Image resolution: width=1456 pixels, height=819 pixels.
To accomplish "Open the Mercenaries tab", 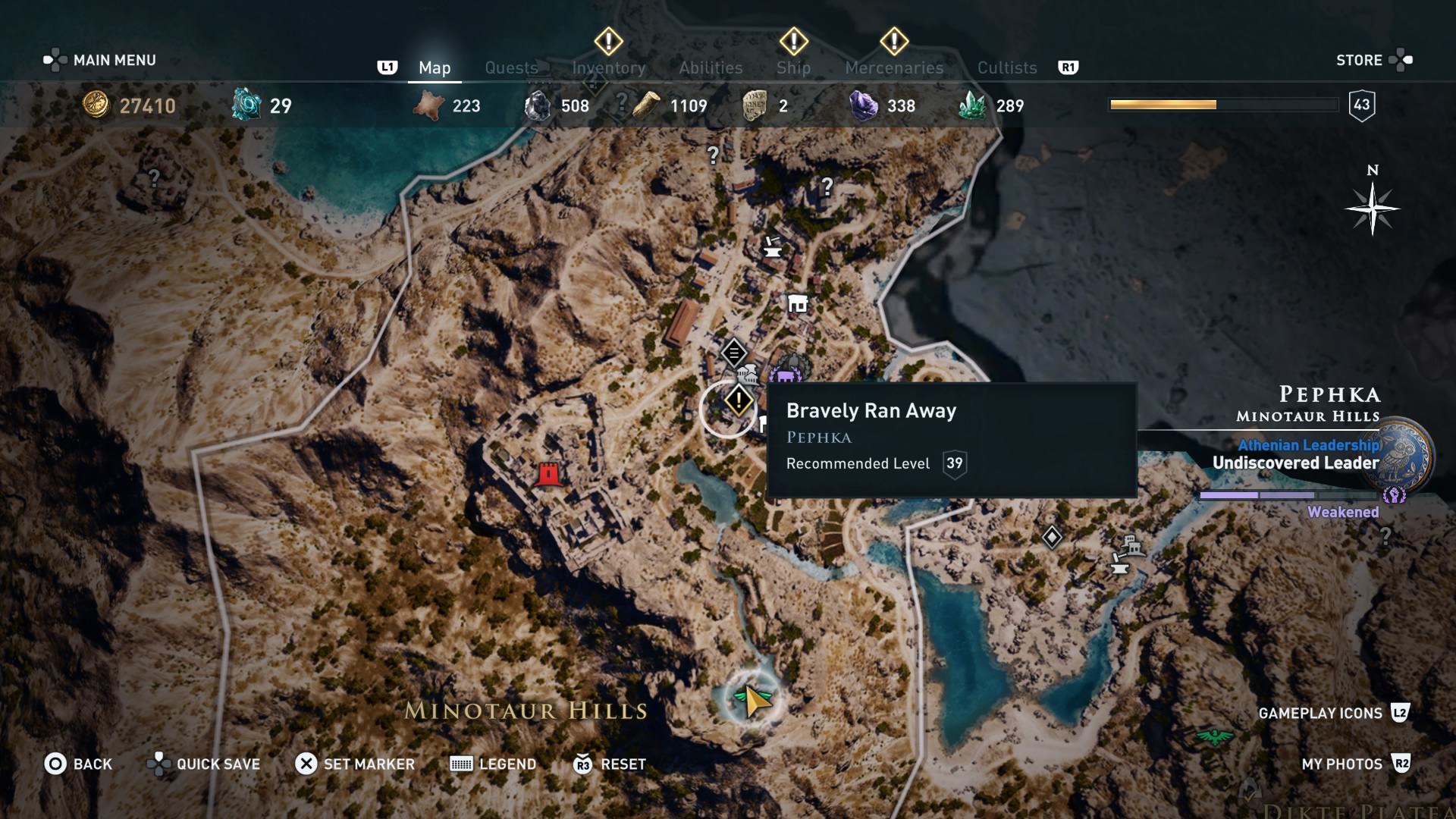I will [894, 68].
